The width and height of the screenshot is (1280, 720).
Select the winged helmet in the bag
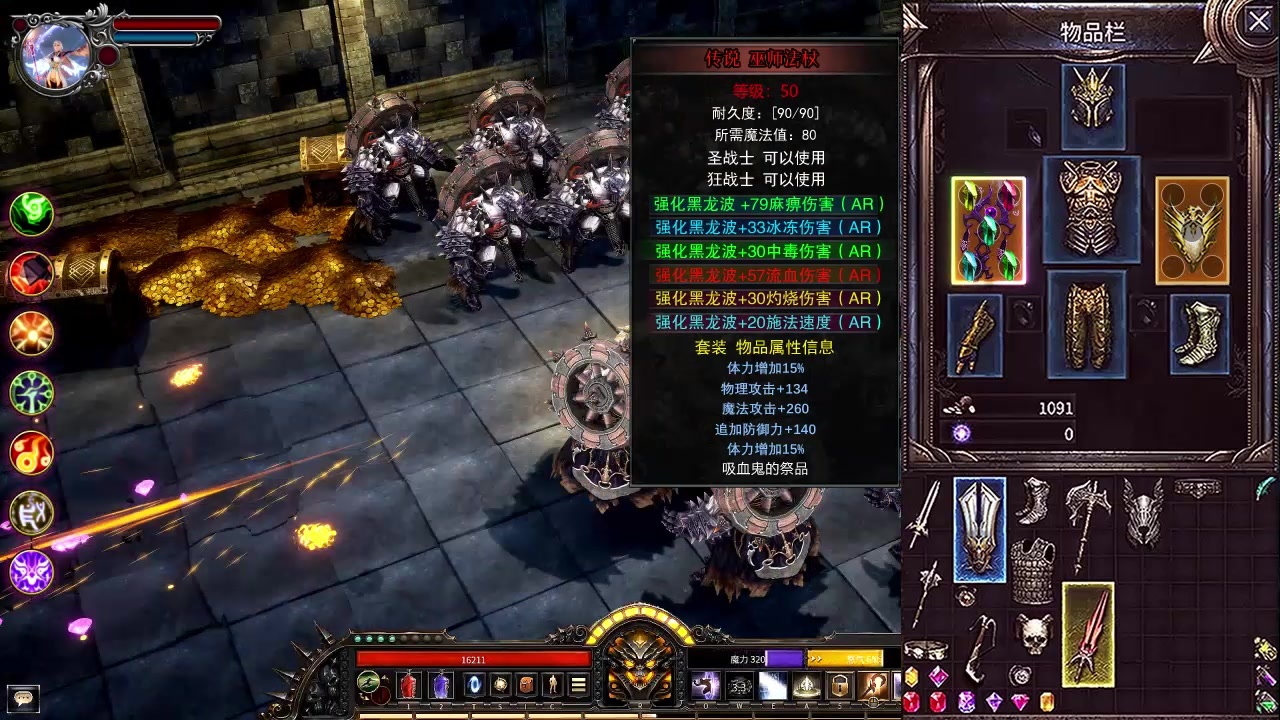pos(1143,512)
